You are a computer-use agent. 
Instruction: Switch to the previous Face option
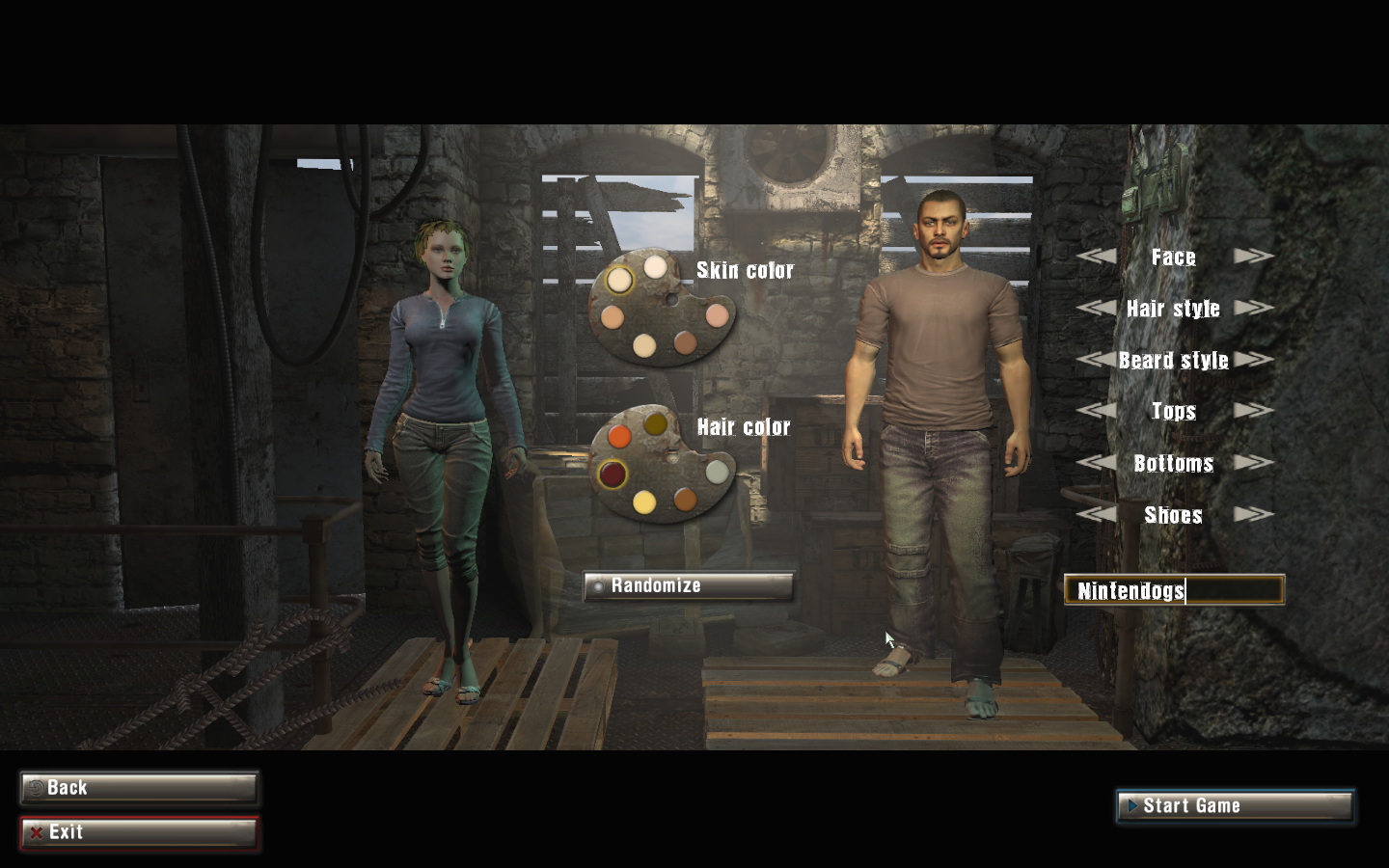click(1096, 257)
